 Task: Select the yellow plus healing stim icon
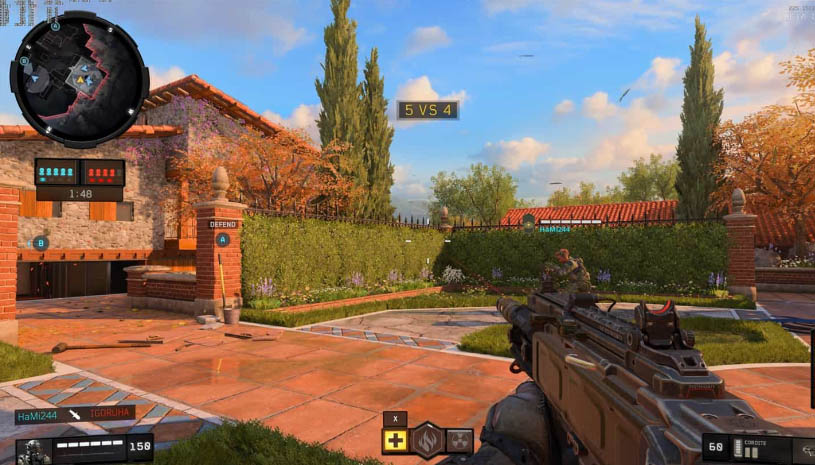(x=395, y=440)
